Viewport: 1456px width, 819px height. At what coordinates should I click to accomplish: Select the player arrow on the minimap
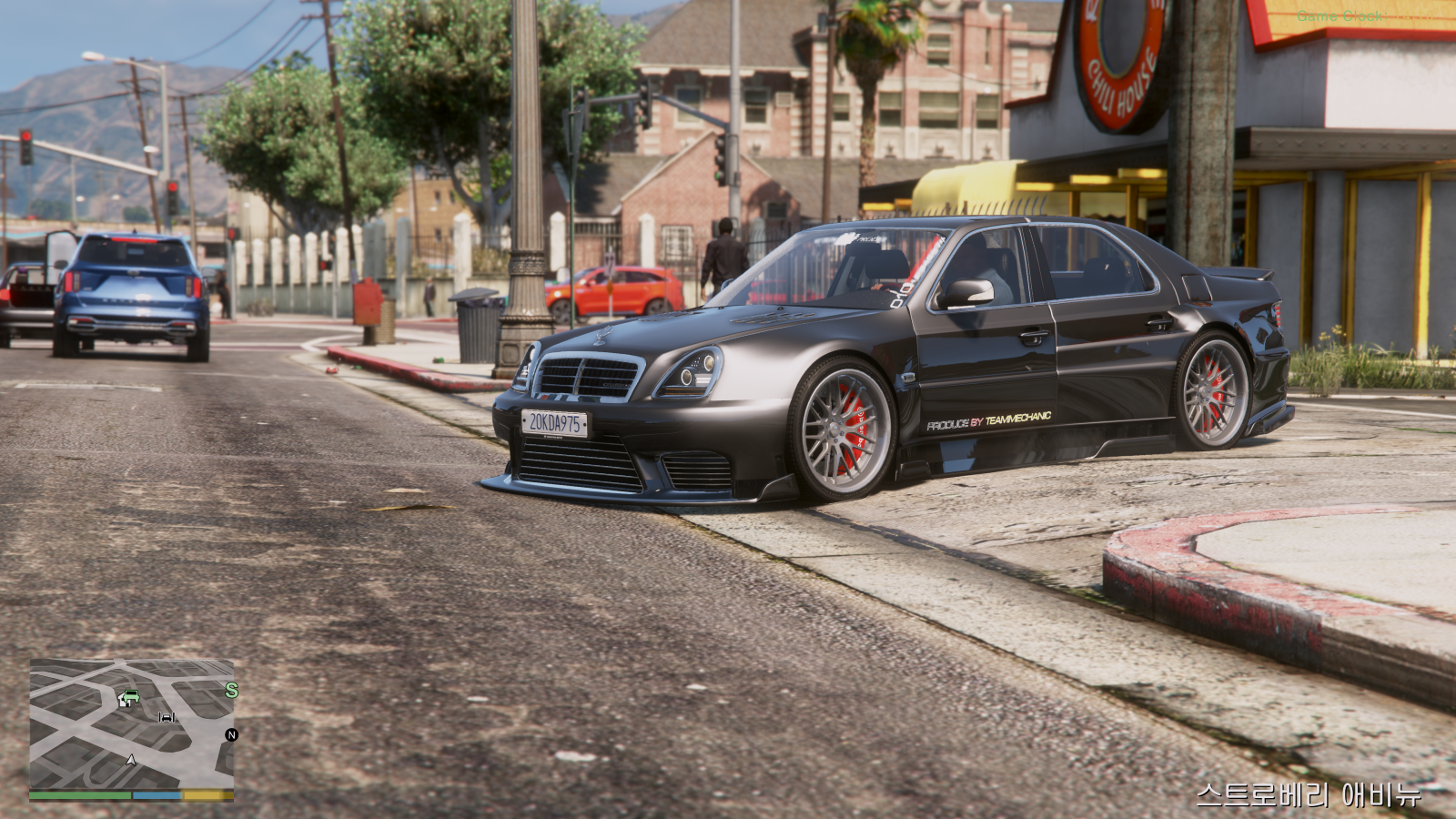(x=131, y=761)
